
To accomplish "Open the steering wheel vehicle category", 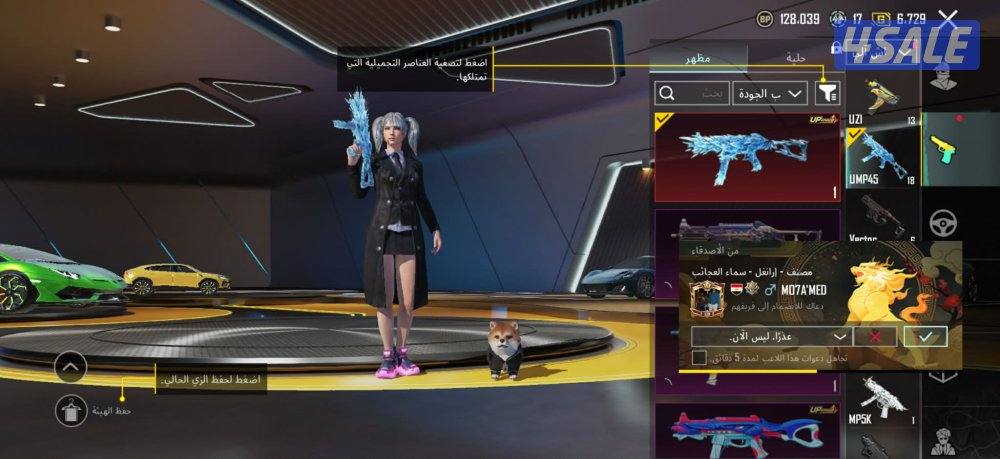I will pos(945,222).
